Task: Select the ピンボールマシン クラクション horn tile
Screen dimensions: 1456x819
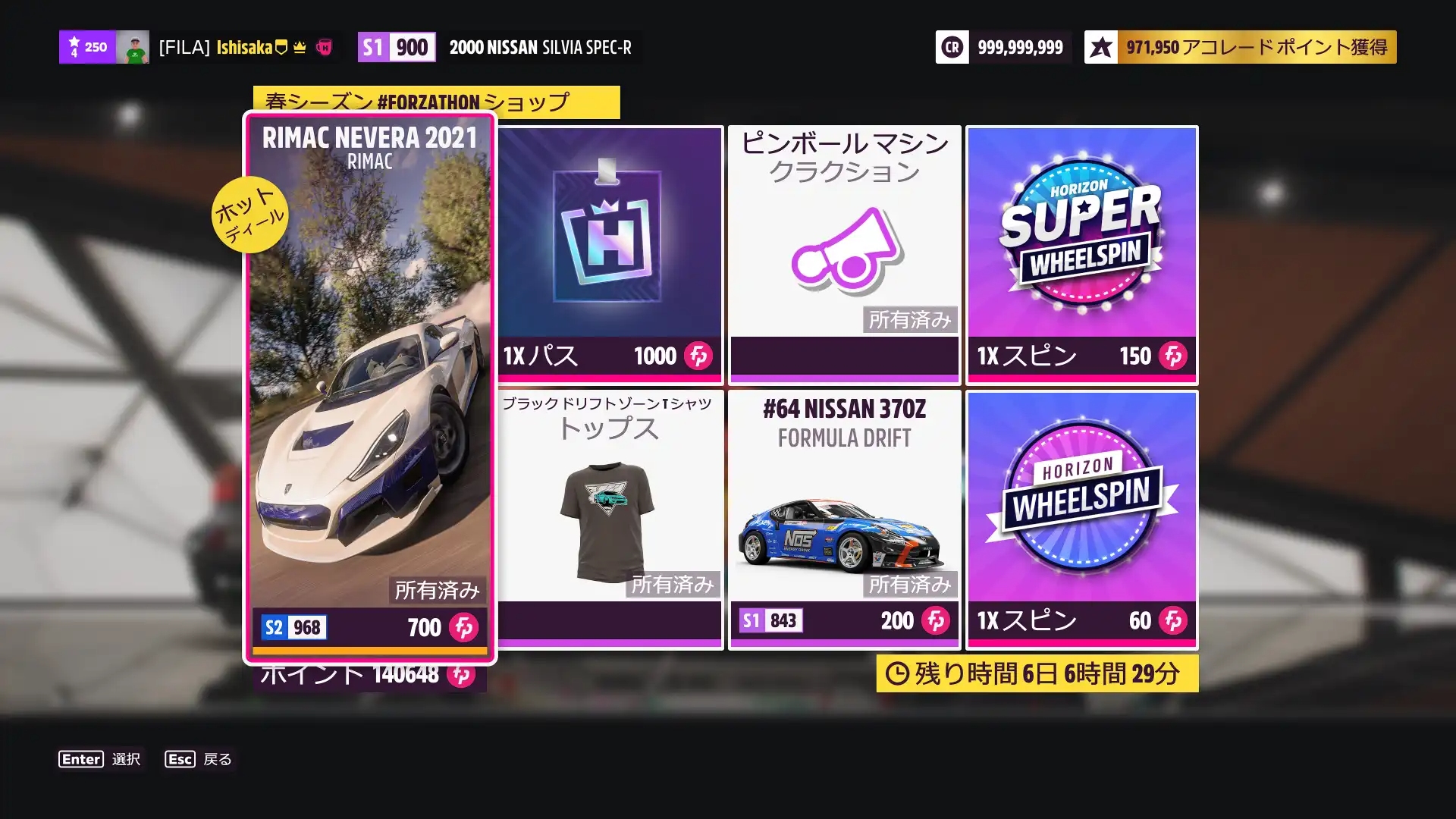Action: [844, 255]
